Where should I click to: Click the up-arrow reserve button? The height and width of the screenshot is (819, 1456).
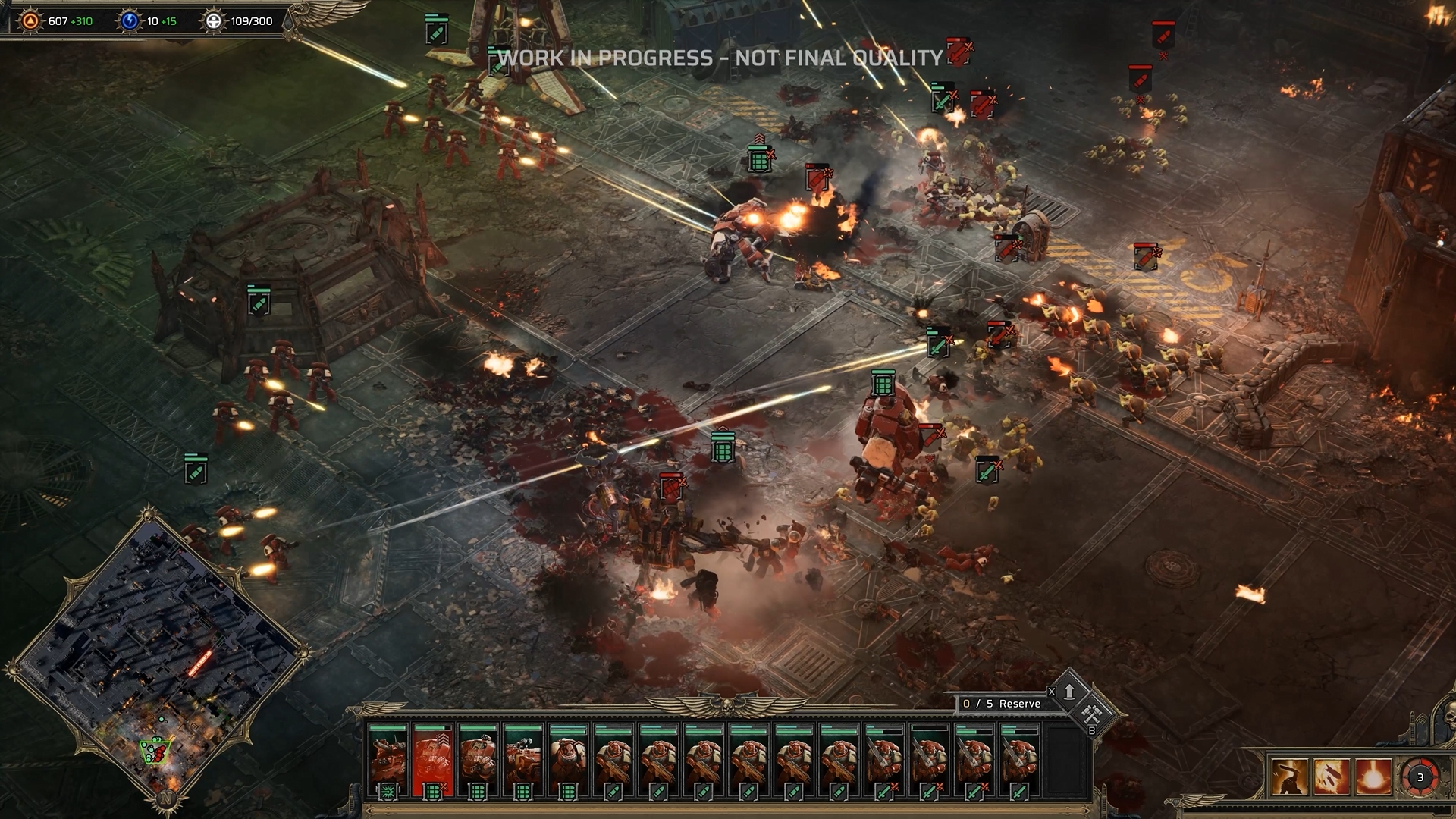1069,691
